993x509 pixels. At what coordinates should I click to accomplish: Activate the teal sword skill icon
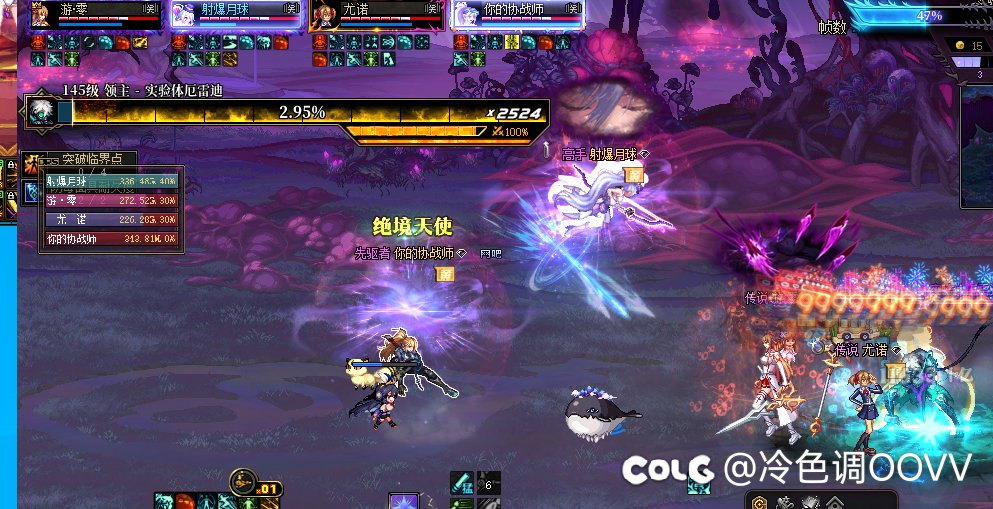(x=461, y=483)
